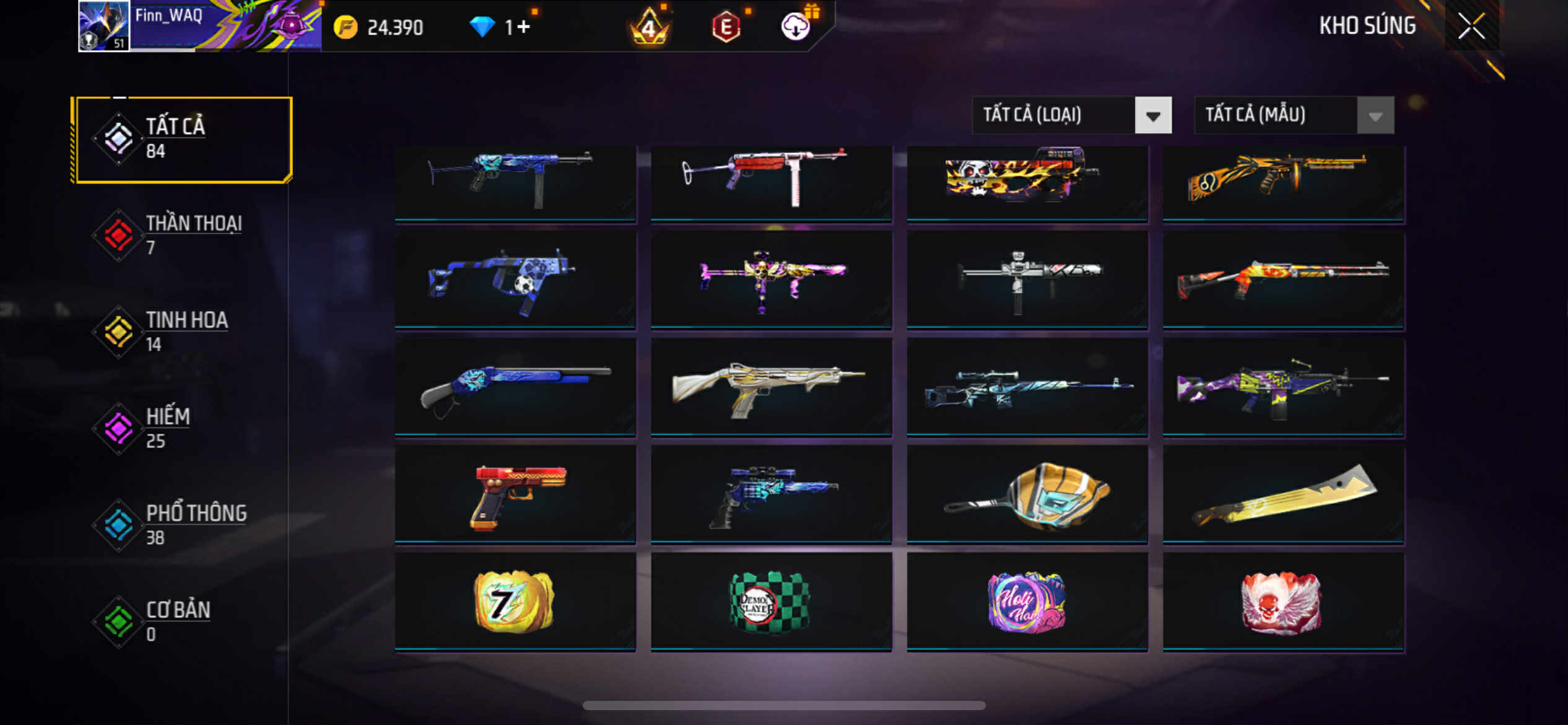Select the red and gold pistol skin

515,494
